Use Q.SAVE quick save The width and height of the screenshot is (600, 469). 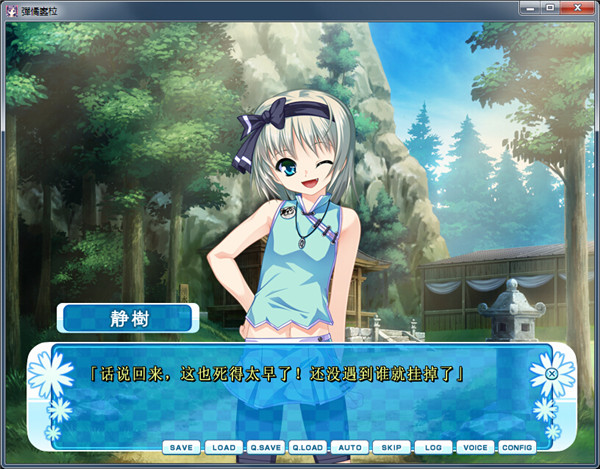point(265,447)
